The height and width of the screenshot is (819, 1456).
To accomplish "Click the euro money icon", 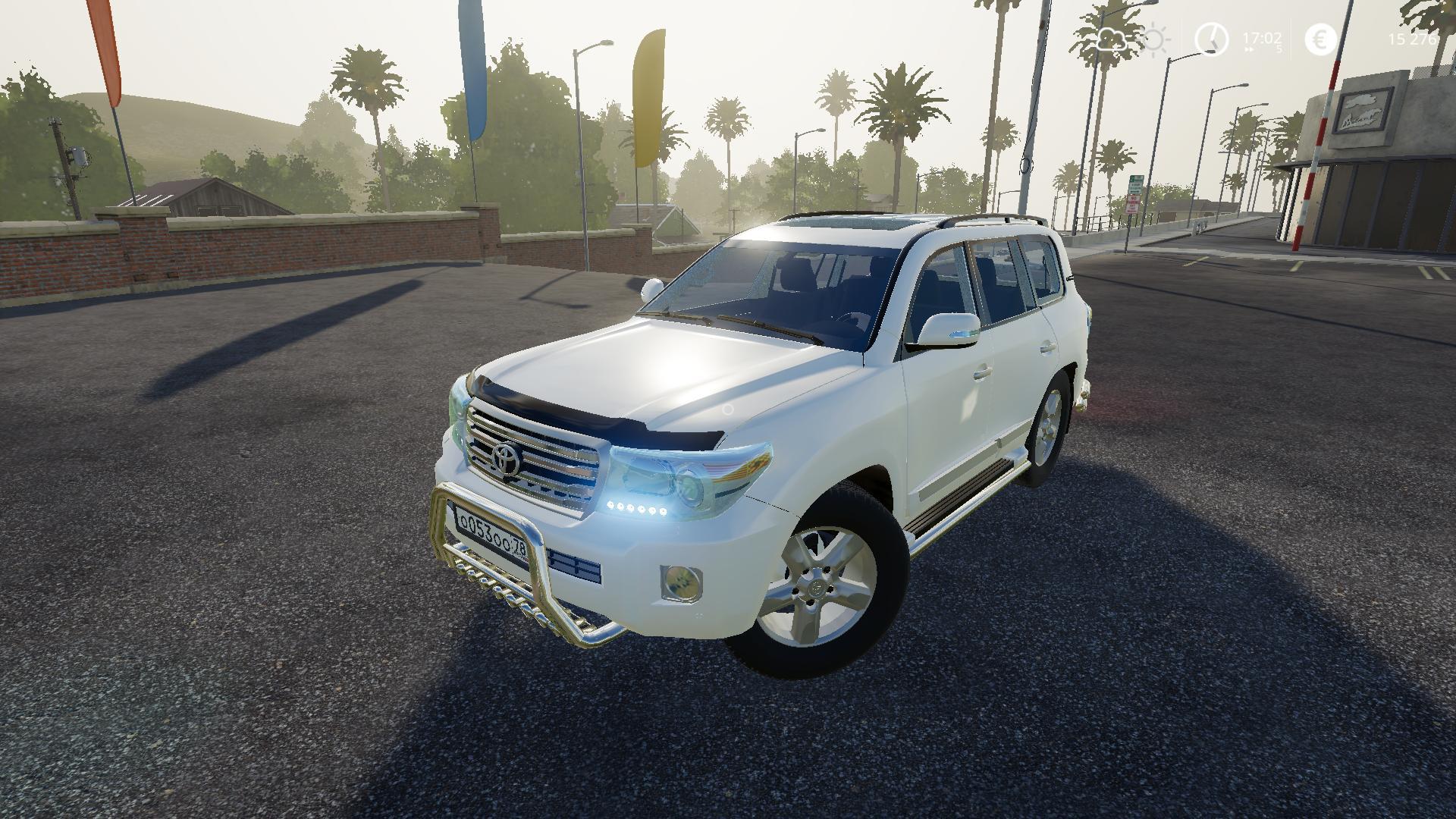I will 1320,39.
